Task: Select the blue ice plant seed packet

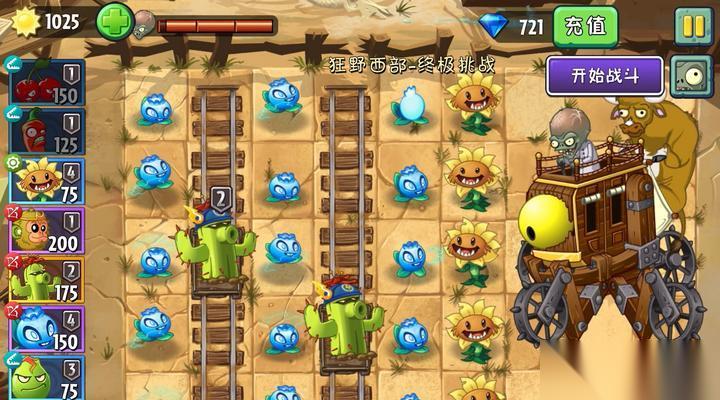Action: pos(46,327)
